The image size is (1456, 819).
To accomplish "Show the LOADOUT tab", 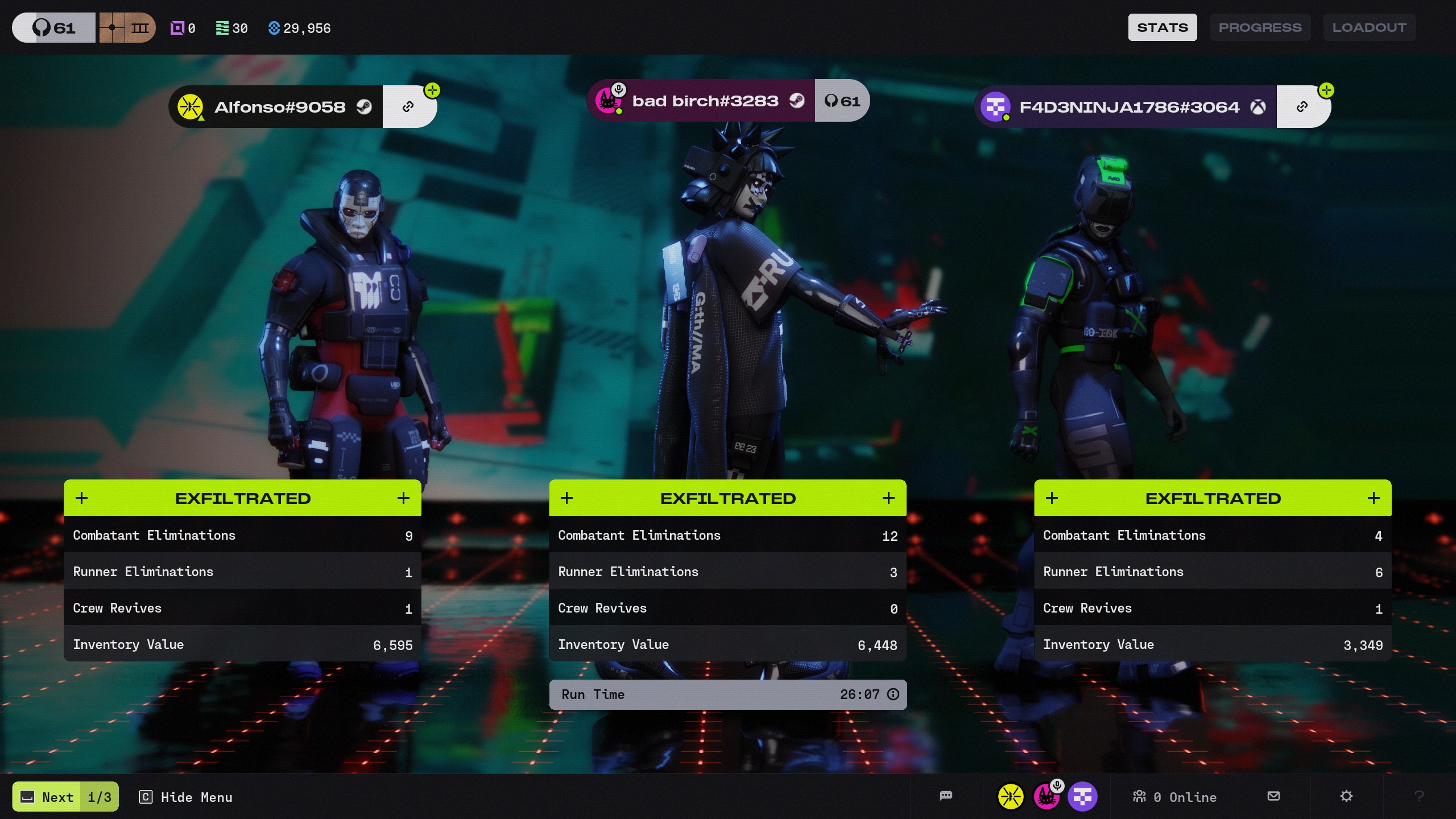I will pos(1369,27).
